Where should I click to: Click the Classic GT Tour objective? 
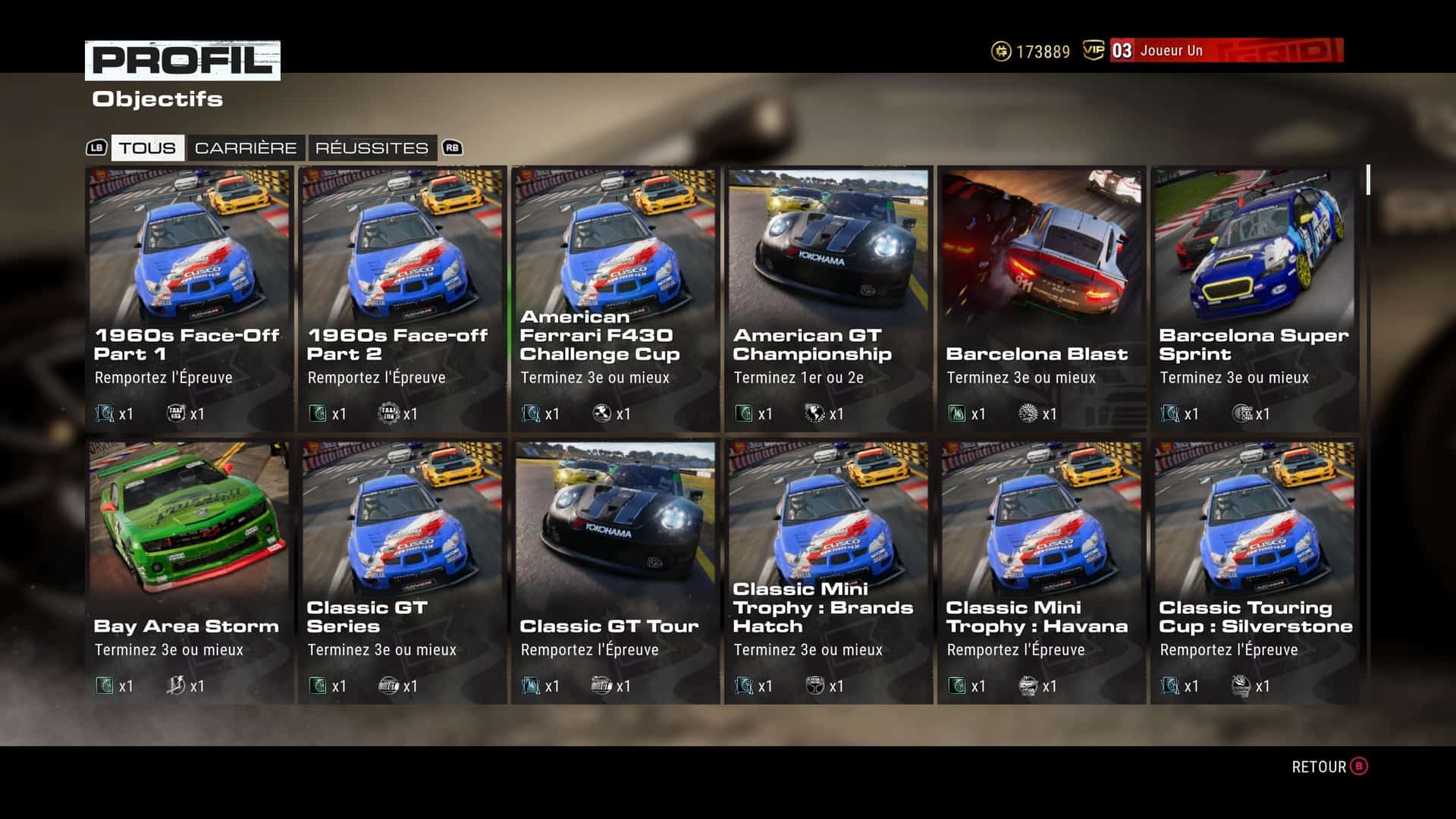615,572
